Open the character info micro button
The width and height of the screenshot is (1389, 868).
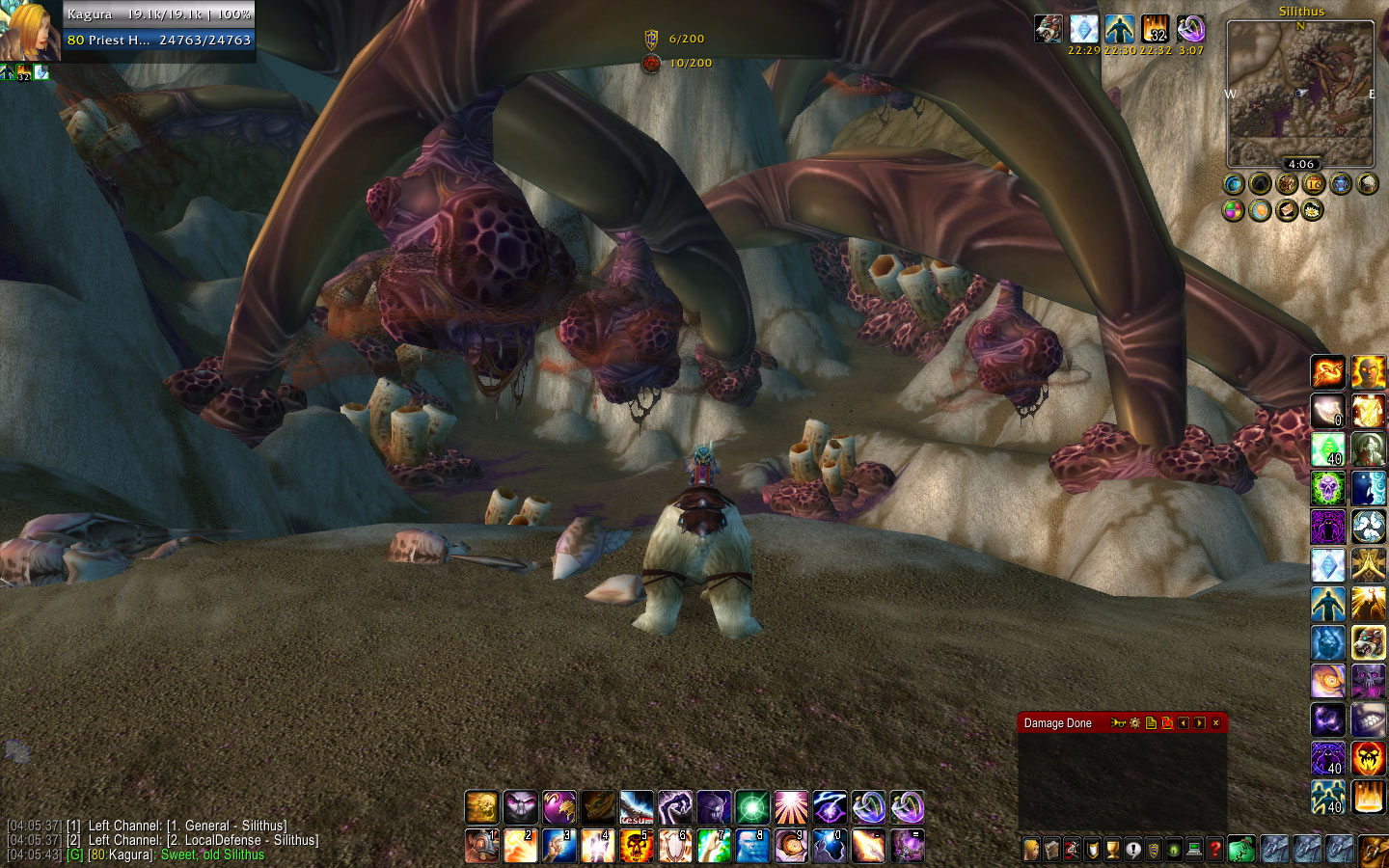pos(1031,850)
